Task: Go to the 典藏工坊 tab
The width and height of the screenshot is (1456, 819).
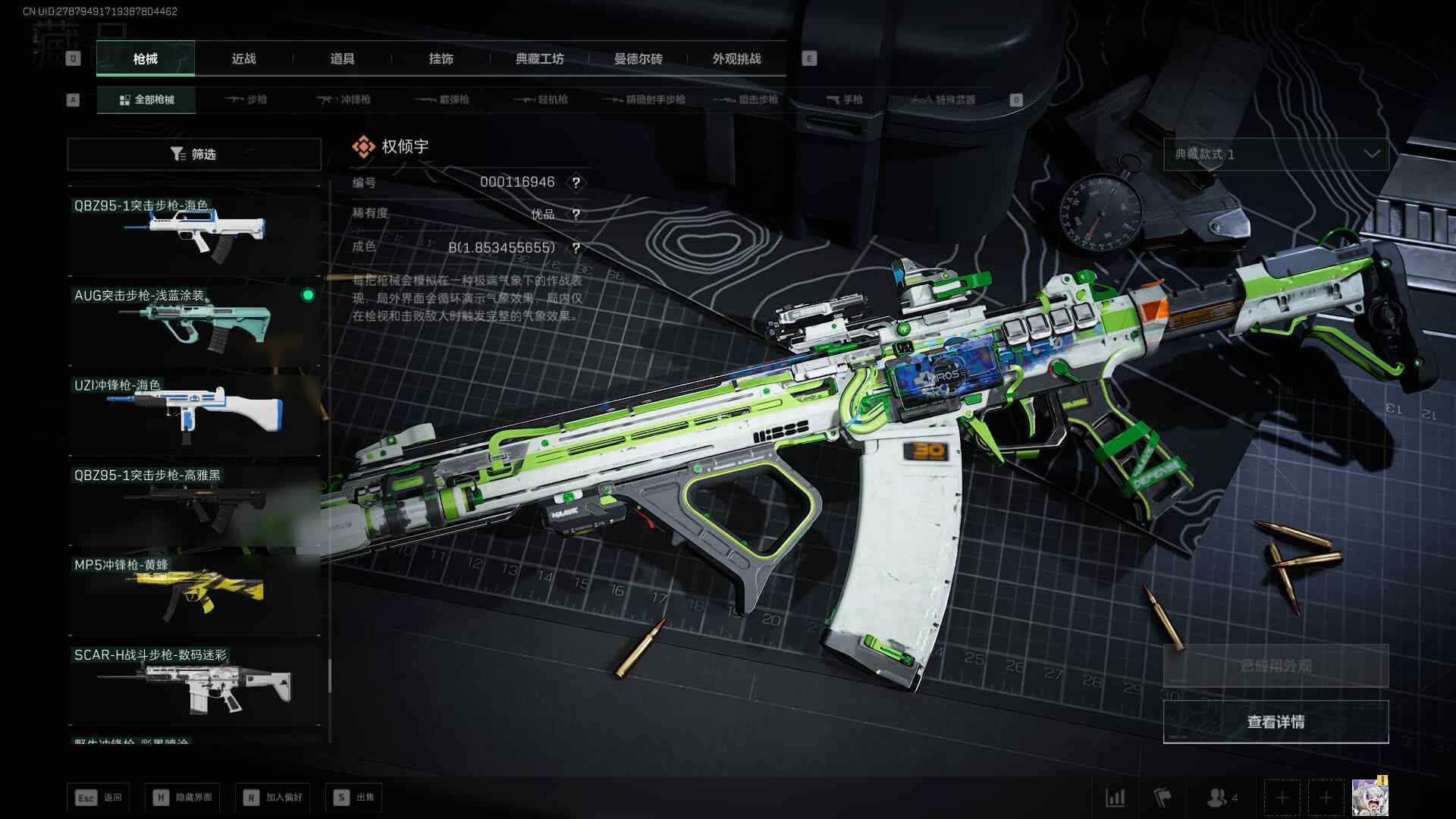Action: (539, 58)
